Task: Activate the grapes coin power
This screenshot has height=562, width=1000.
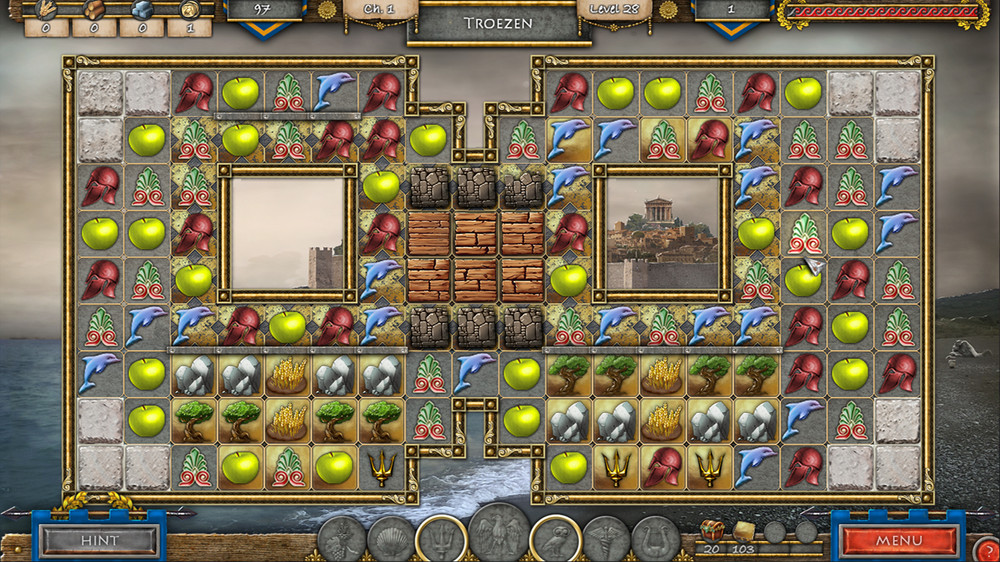Action: (x=342, y=540)
